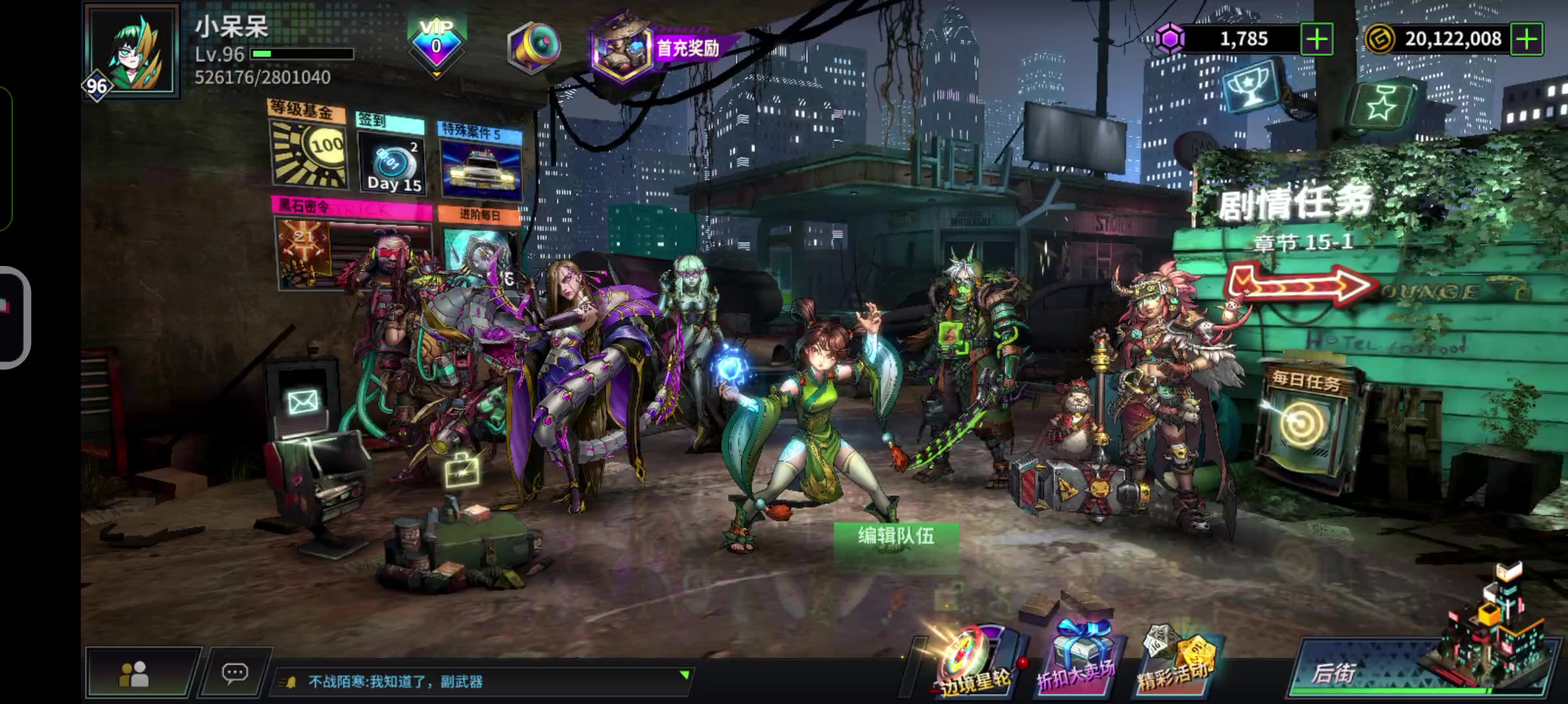Screen dimensions: 1568x704
Task: Add more purple gems with plus button
Action: [1316, 39]
